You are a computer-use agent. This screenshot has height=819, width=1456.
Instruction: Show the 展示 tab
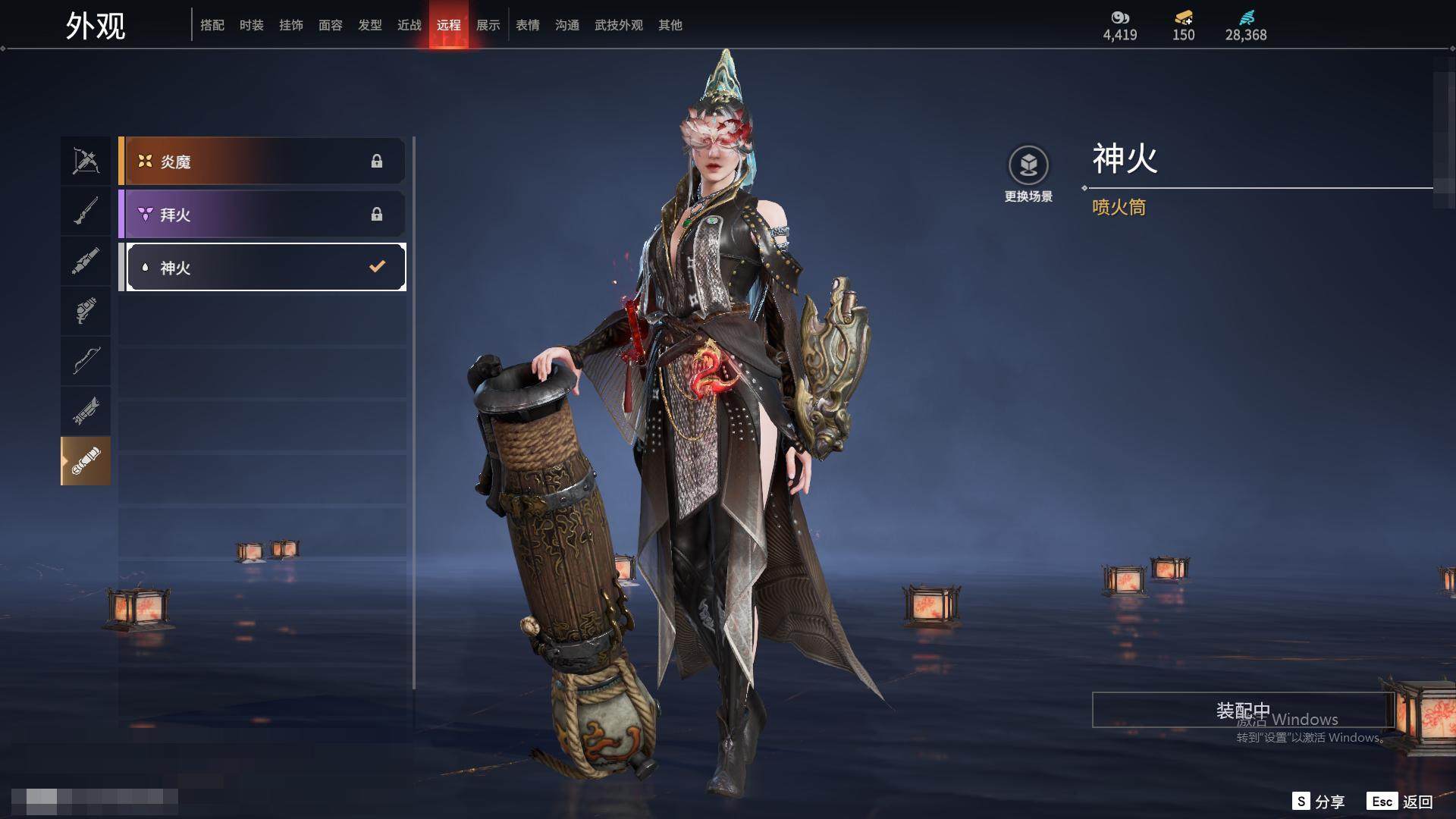point(488,25)
